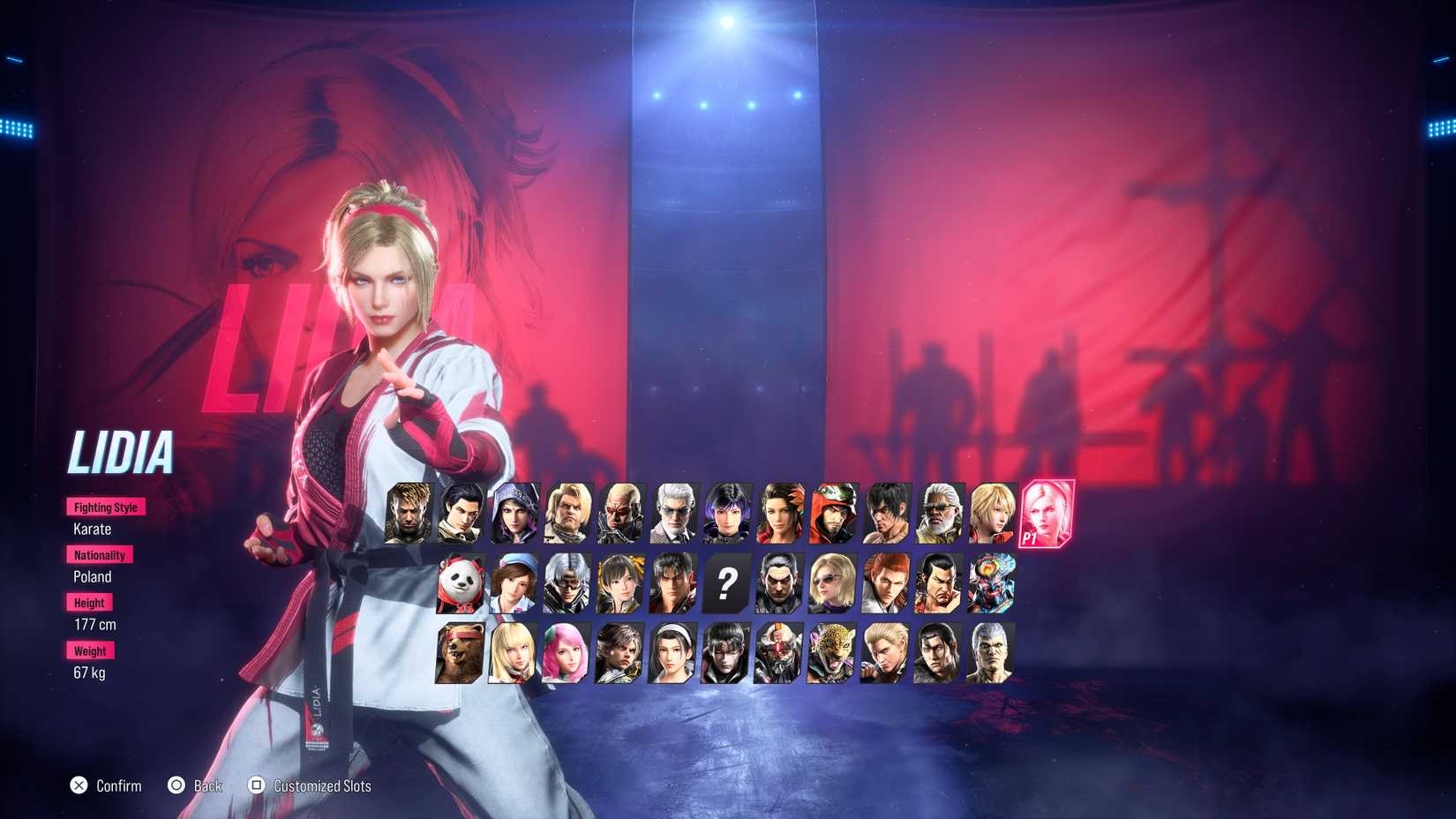This screenshot has width=1456, height=819.
Task: Click the Nationality label tag
Action: 100,554
